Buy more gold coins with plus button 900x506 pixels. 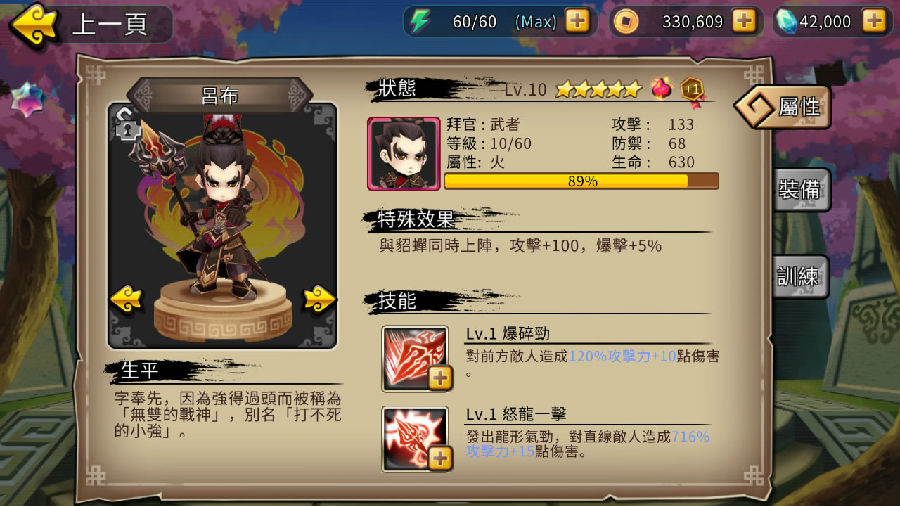pos(743,20)
